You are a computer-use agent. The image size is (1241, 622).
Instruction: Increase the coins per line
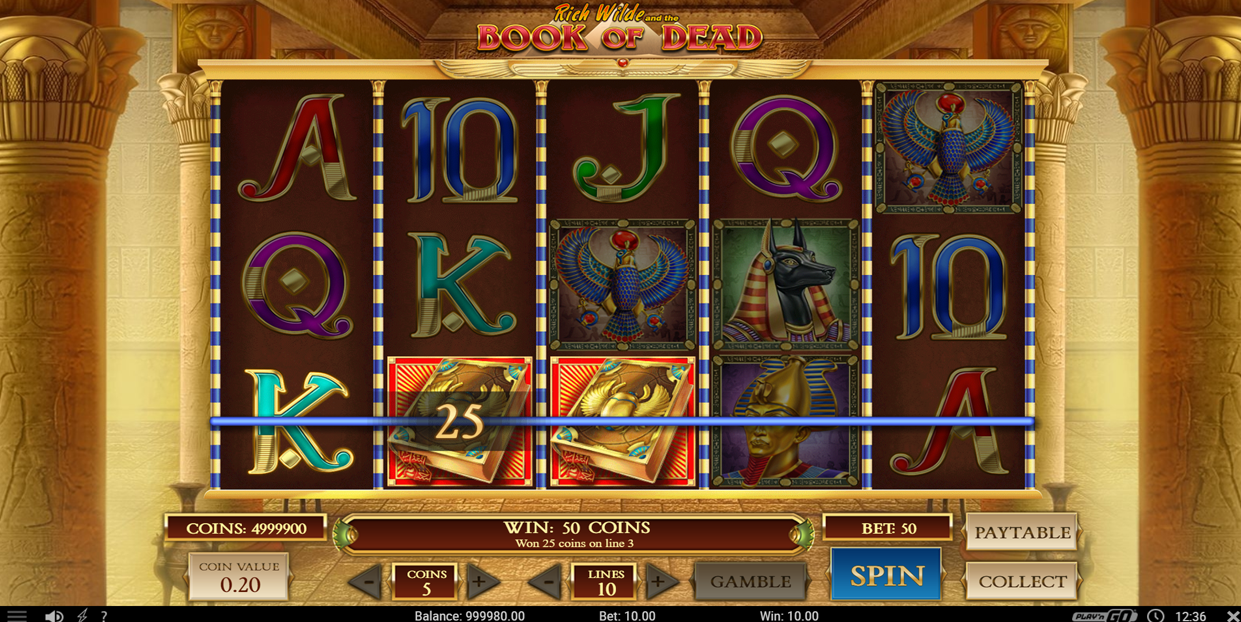point(480,582)
